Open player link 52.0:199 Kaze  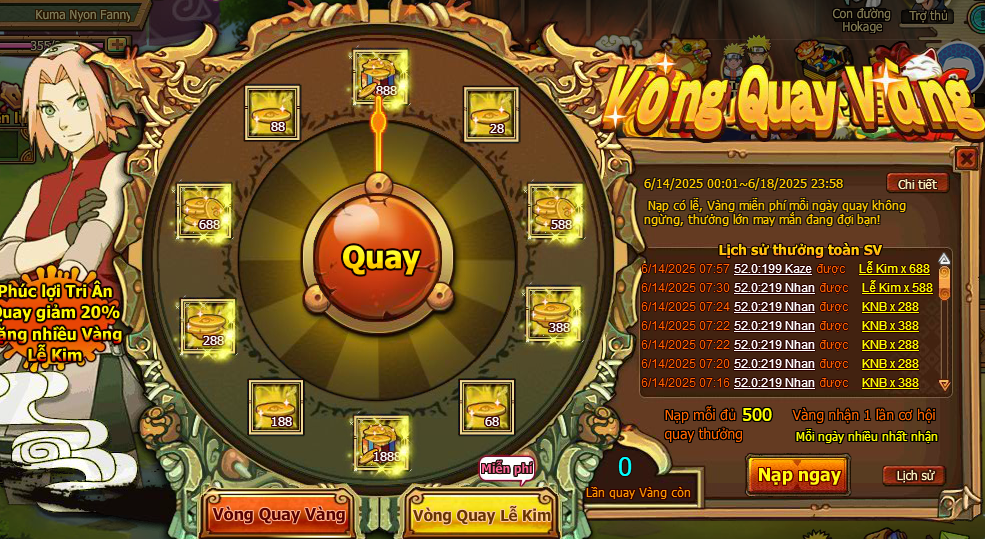click(771, 269)
